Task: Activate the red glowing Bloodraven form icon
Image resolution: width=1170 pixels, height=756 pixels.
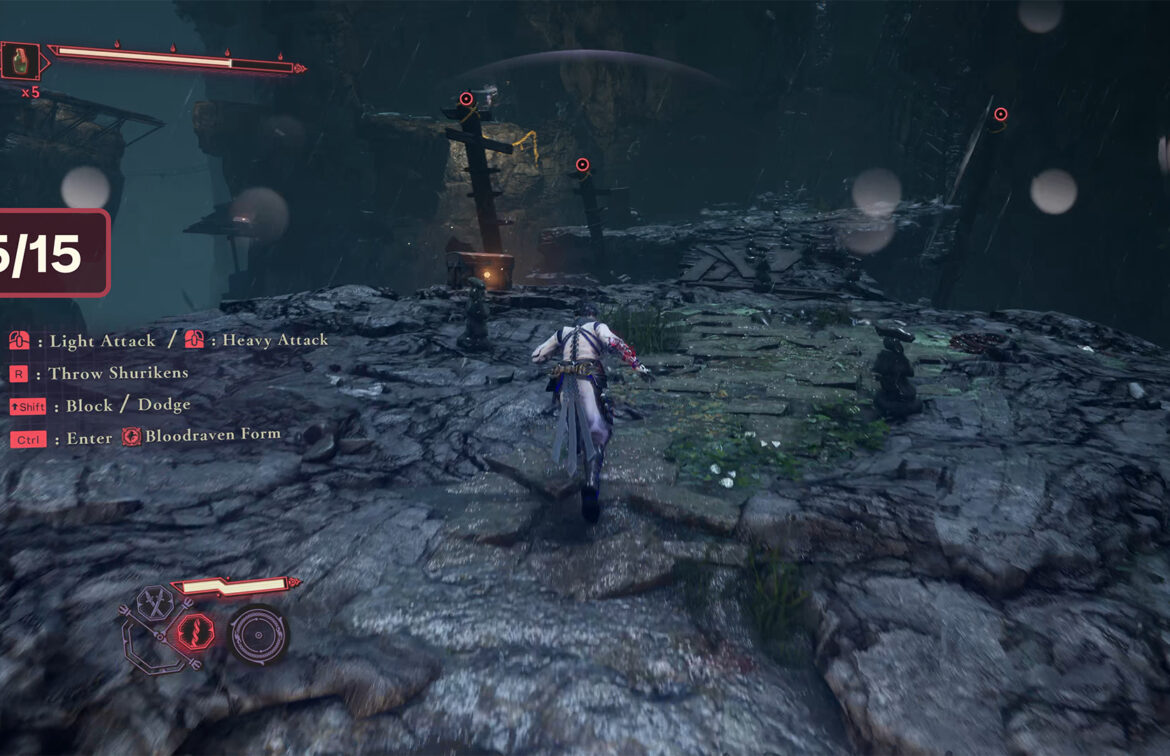Action: click(x=196, y=632)
